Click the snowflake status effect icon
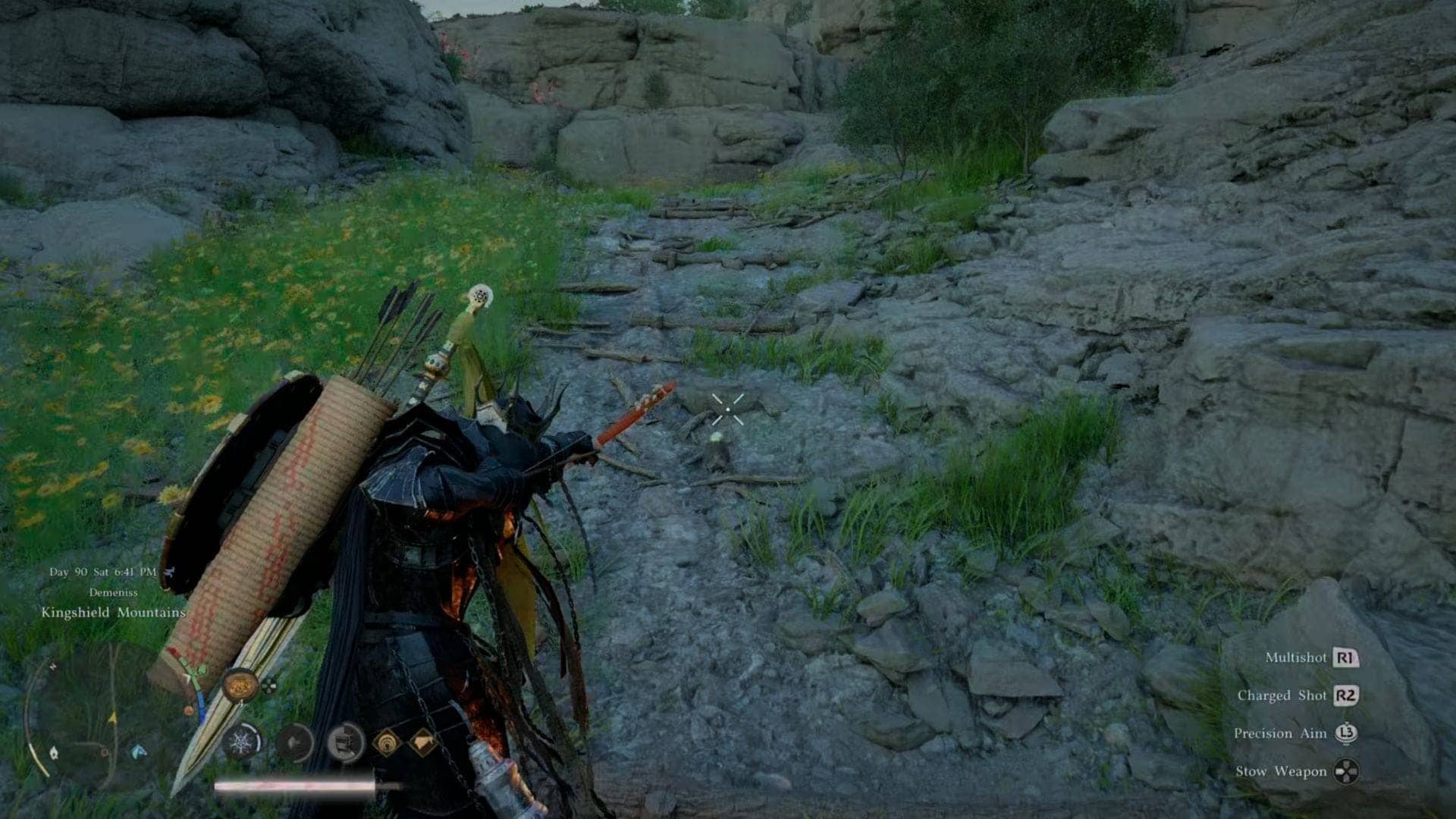 click(241, 742)
